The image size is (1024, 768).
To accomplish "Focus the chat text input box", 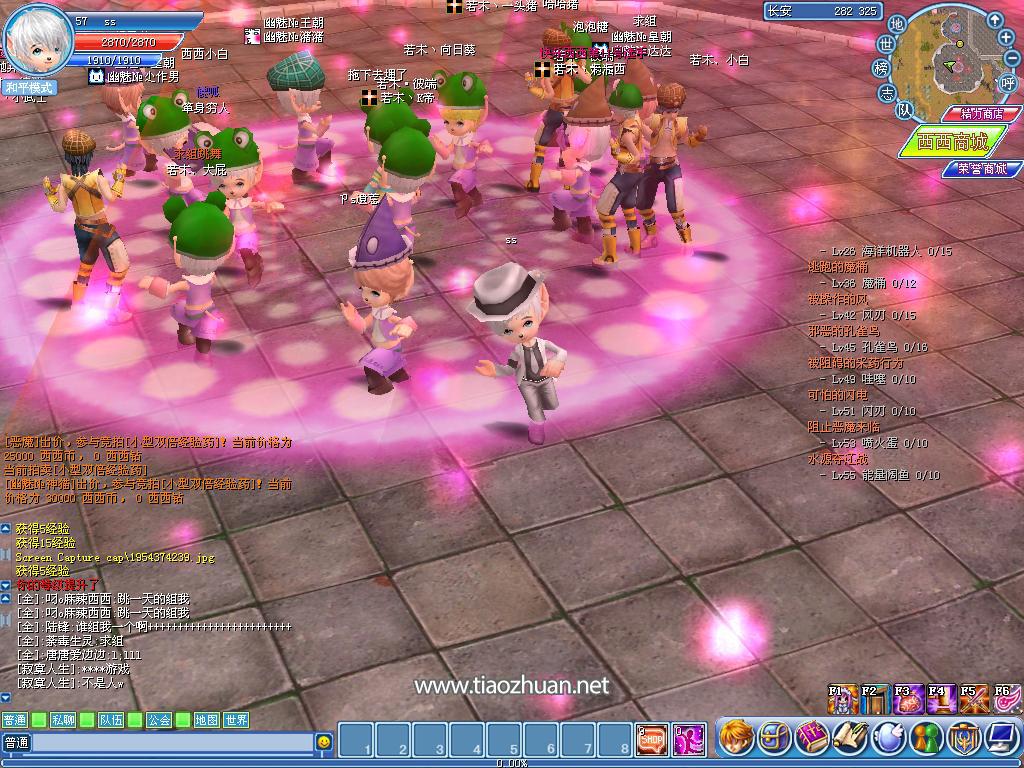I will pyautogui.click(x=172, y=742).
